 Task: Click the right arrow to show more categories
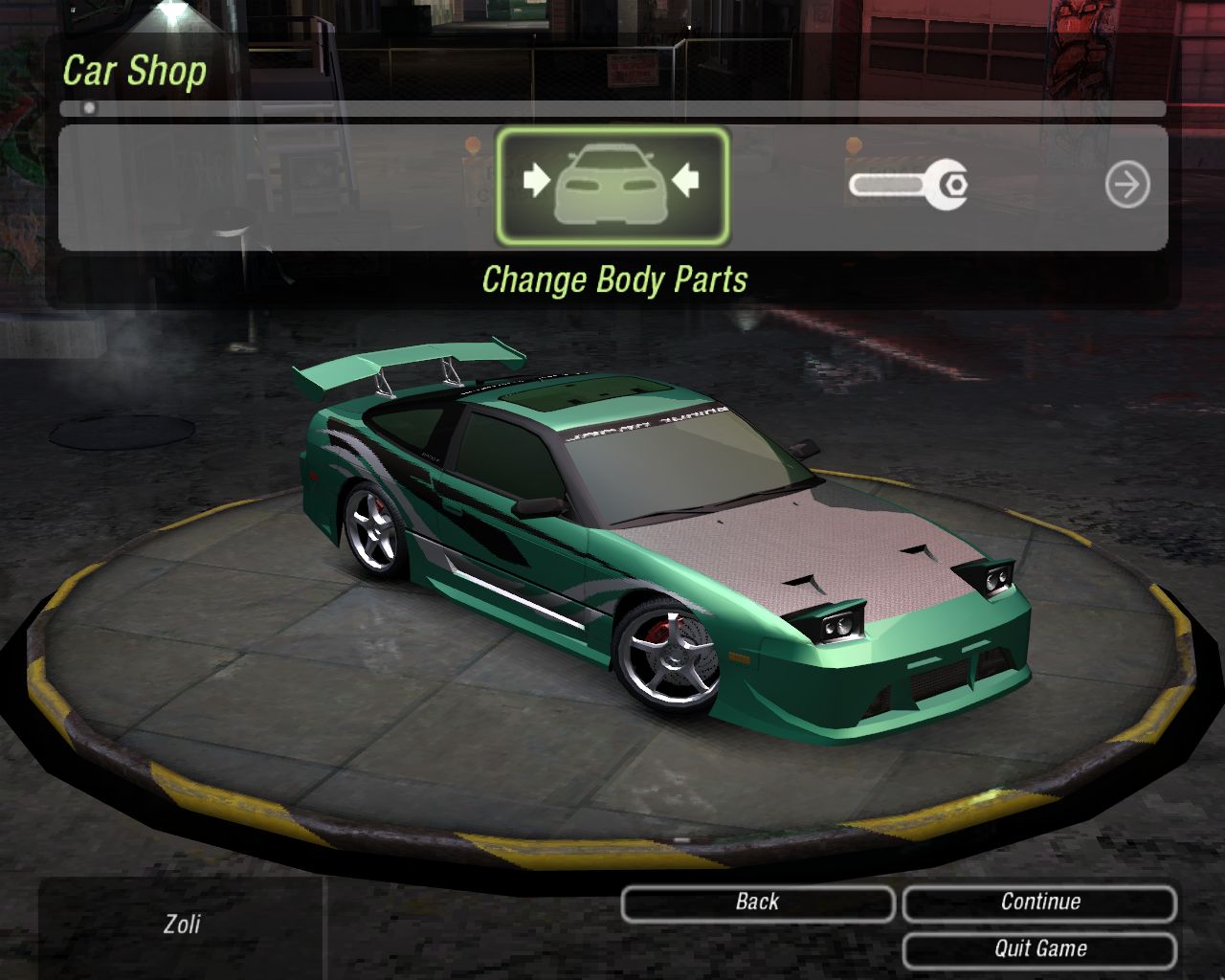tap(1126, 185)
